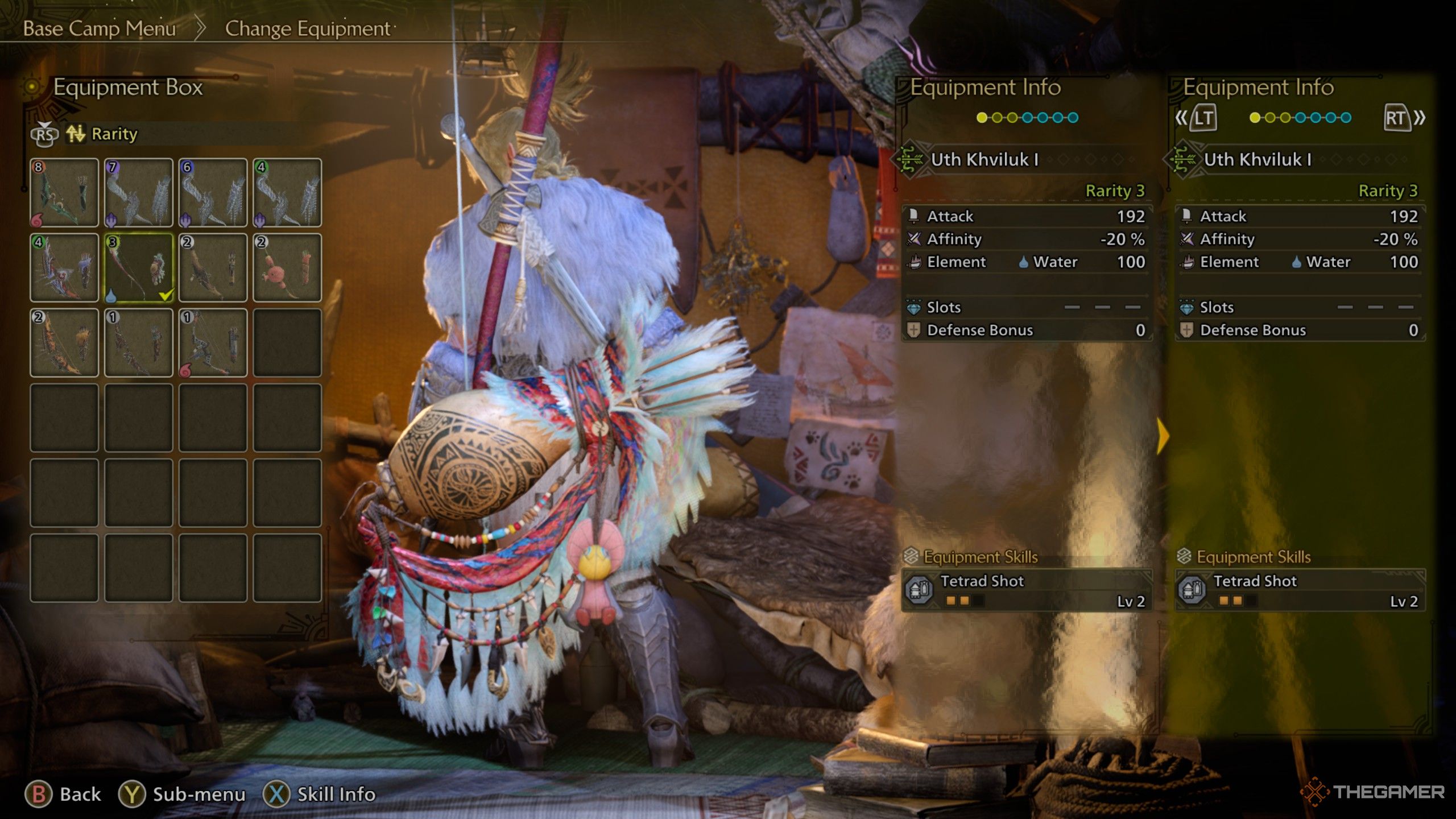Click the LT arrow to page equipment left
The image size is (1456, 819).
[1205, 117]
